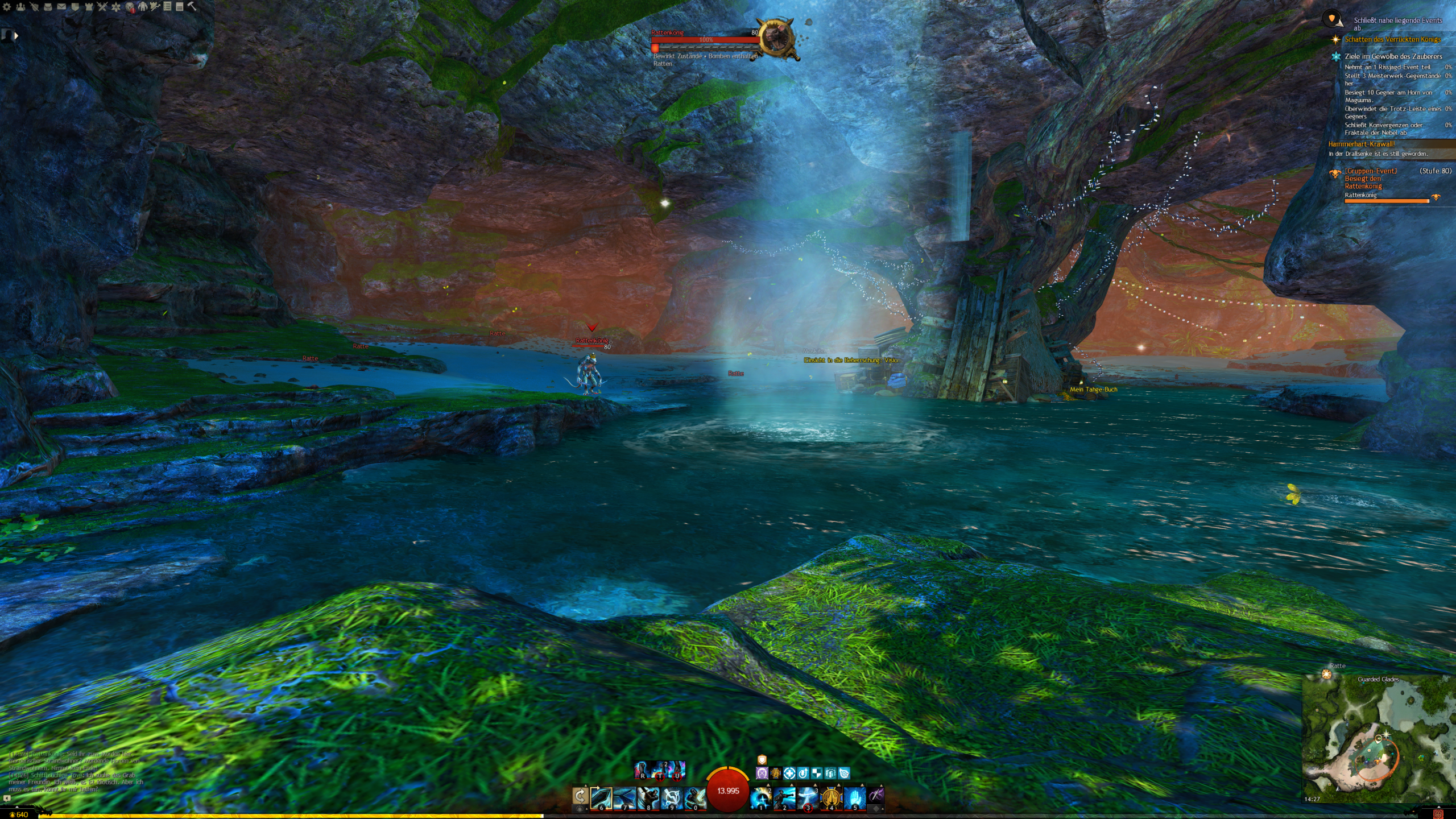Screen dimensions: 1456x819
Task: Select the Rattenkönig group event tracker entry
Action: click(x=1371, y=179)
